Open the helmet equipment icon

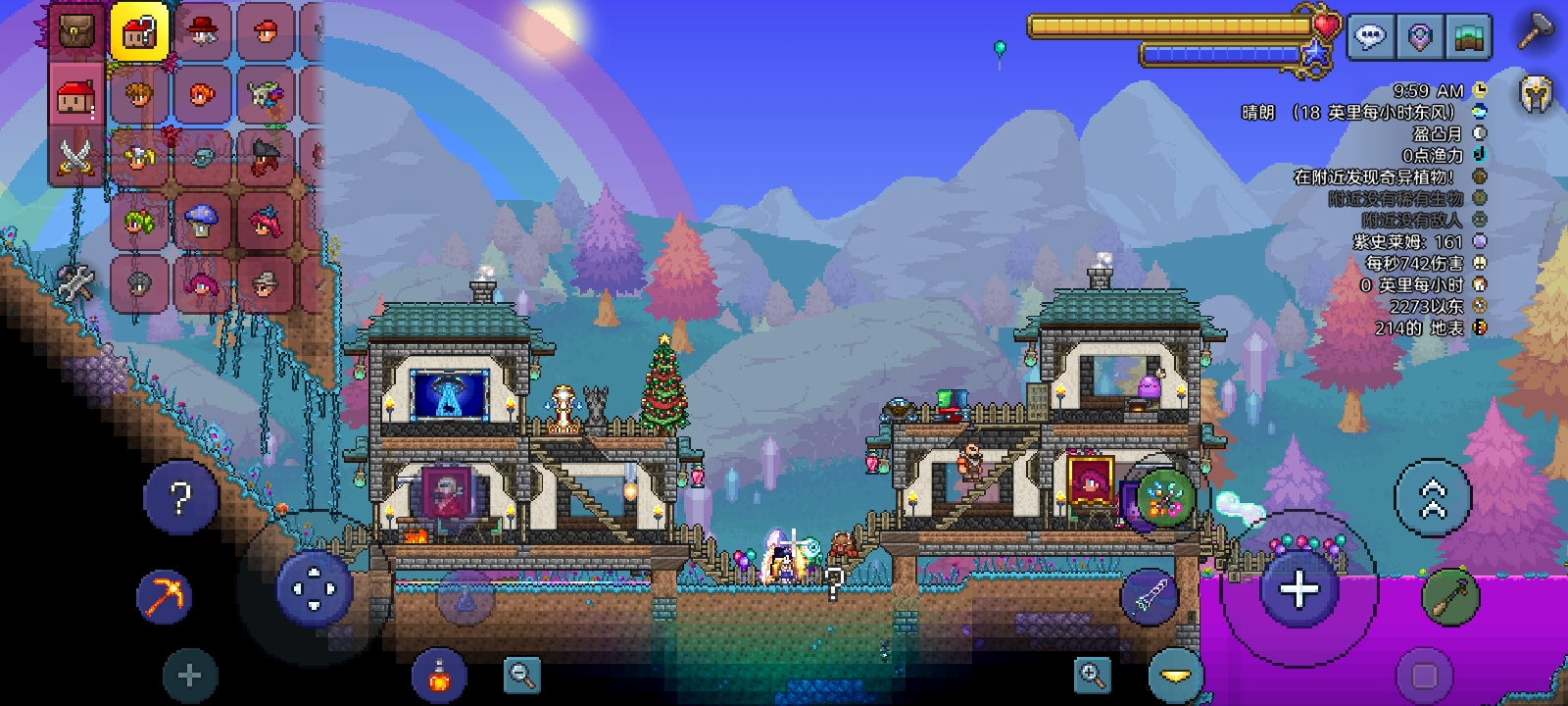[x=1535, y=95]
